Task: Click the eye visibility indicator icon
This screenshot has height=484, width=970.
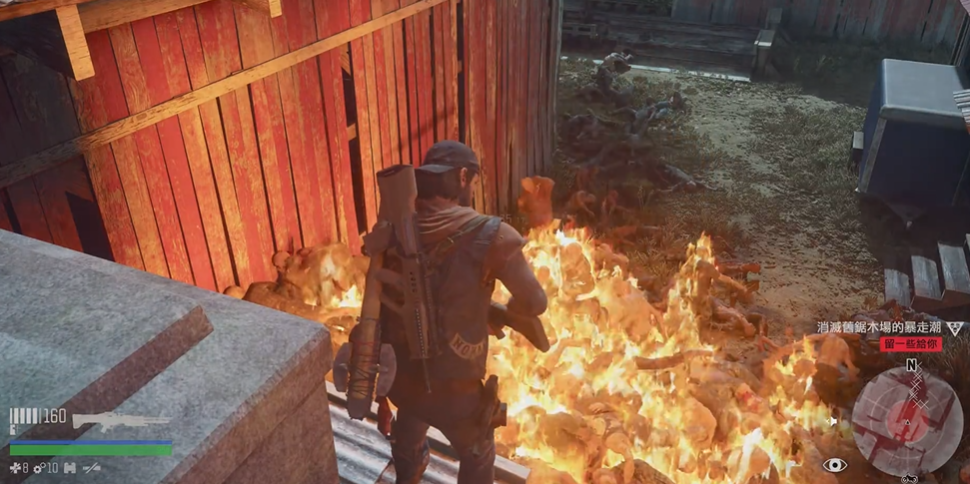Action: [833, 465]
